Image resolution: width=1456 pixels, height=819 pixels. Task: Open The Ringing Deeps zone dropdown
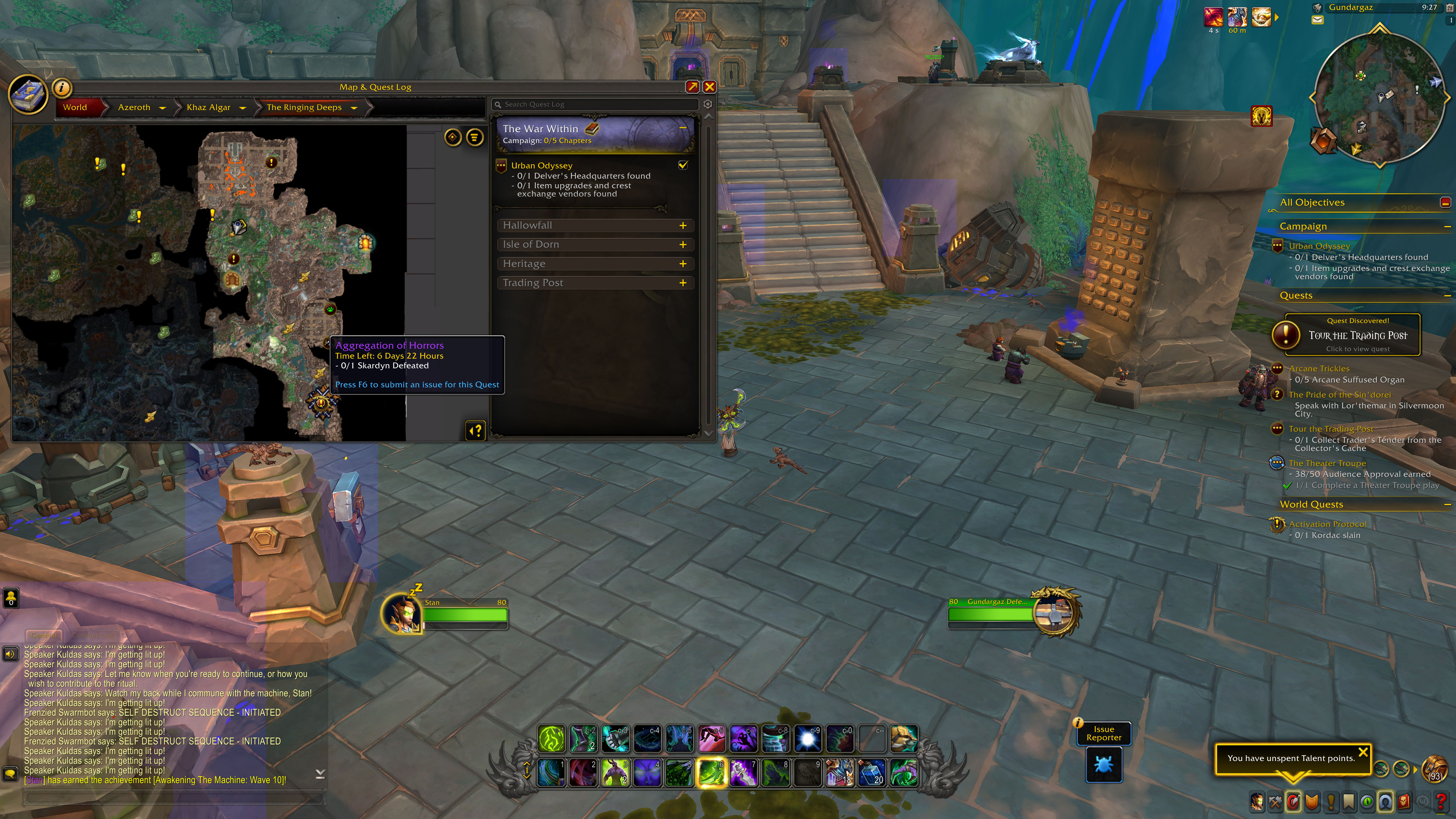point(354,108)
